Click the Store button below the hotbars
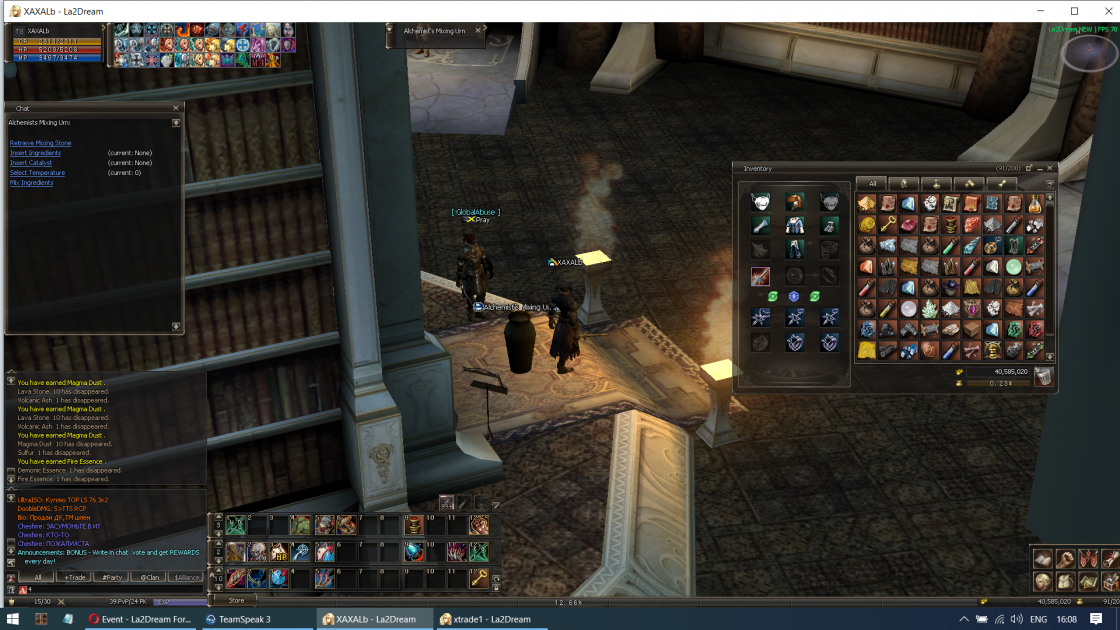 (235, 600)
